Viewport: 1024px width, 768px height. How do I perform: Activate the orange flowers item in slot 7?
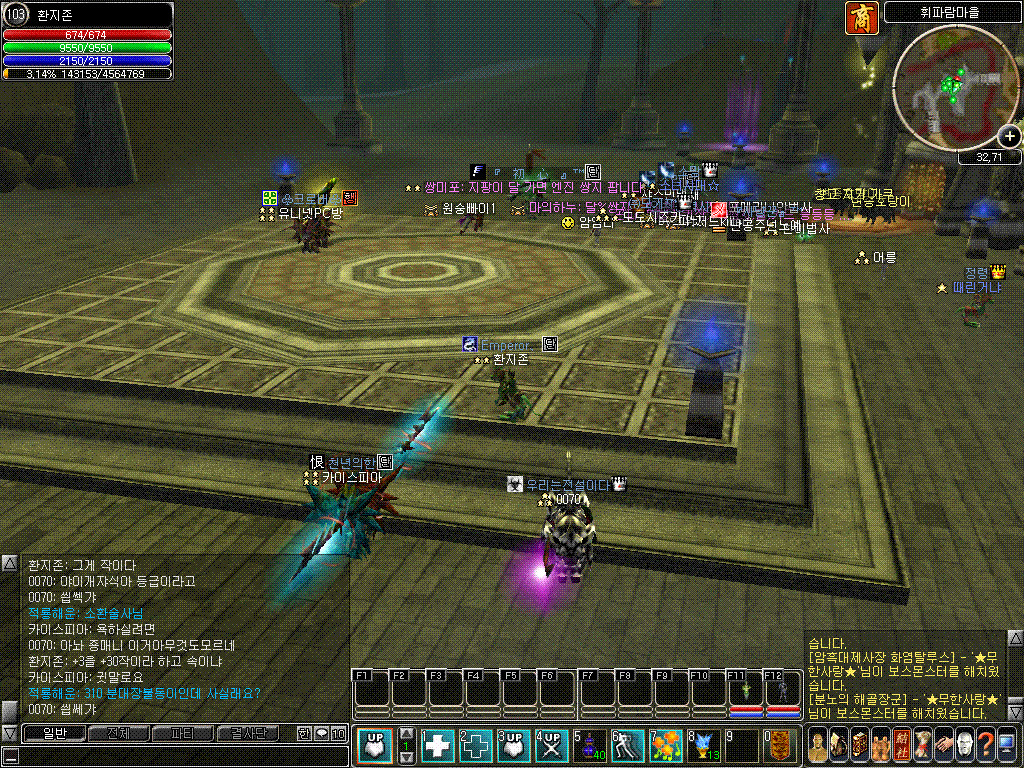[665, 746]
